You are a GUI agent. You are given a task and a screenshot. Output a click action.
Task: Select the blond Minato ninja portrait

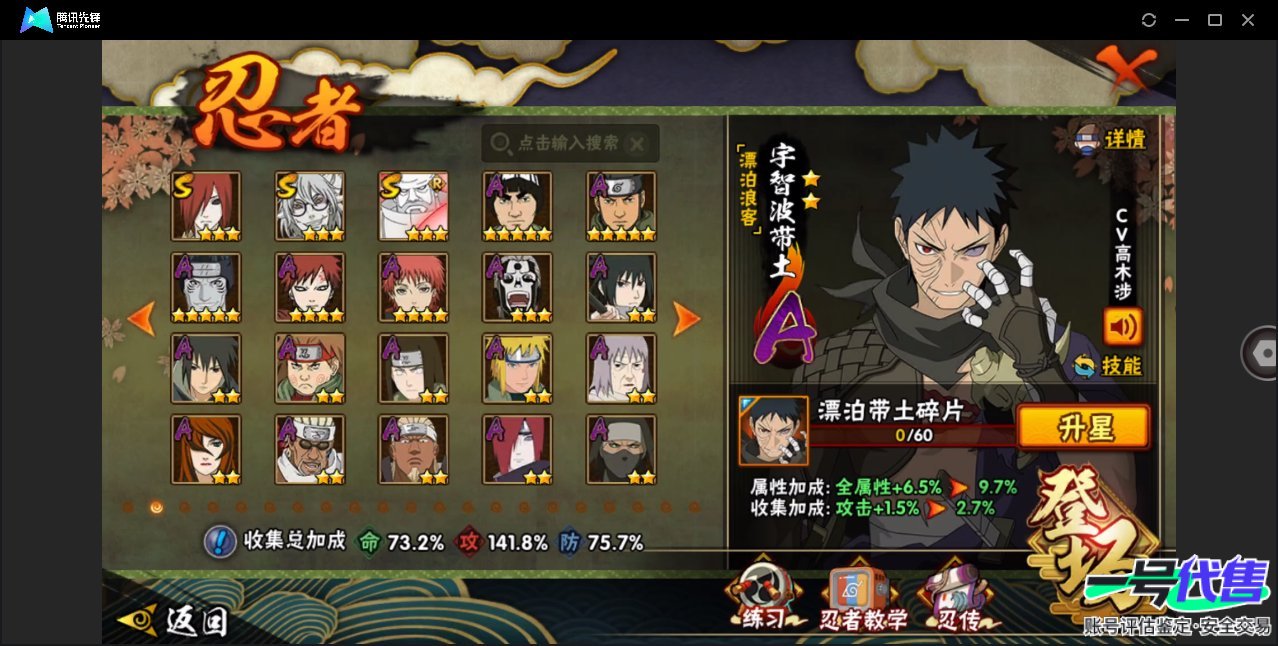517,368
